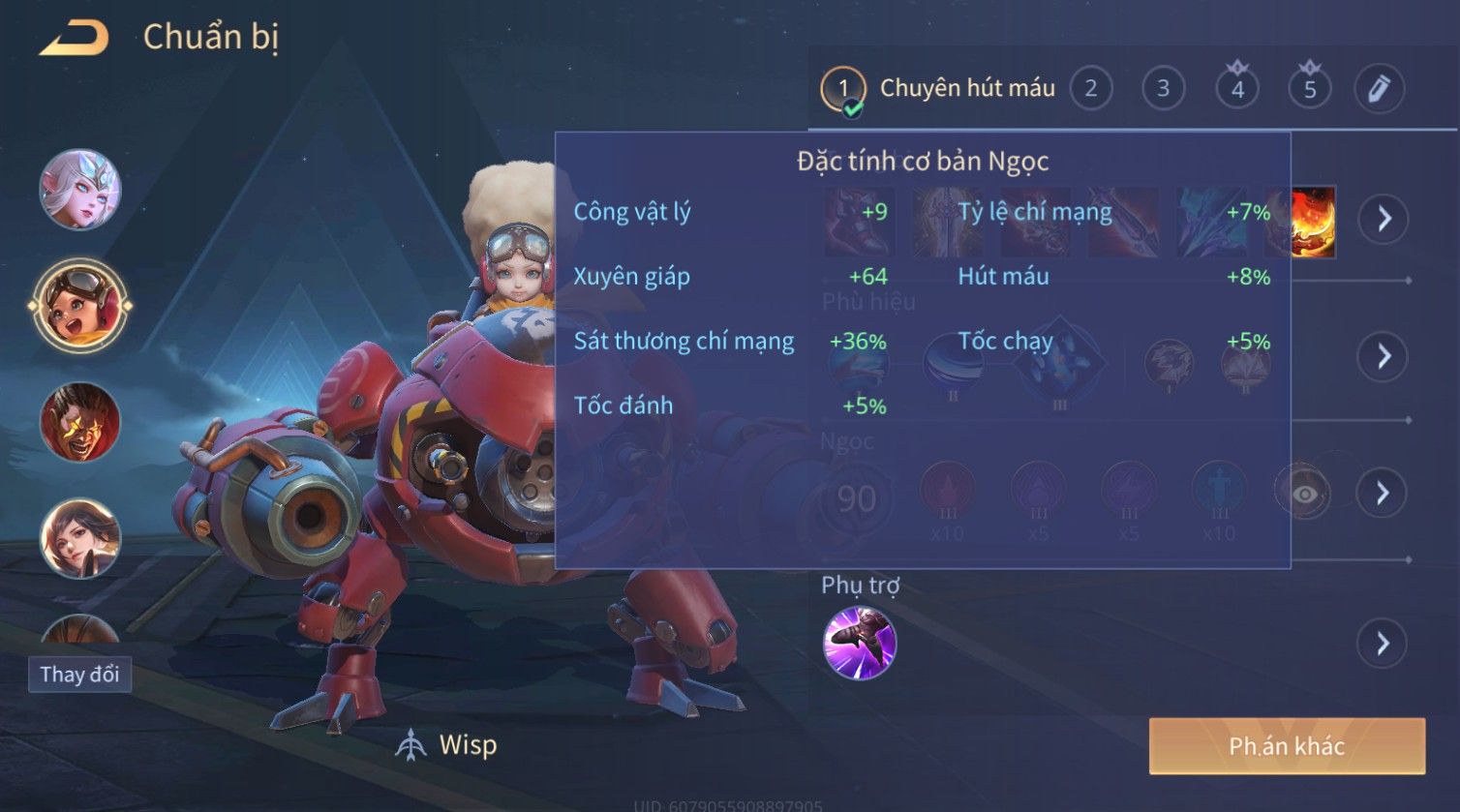Switch to build preset 3
Viewport: 1460px width, 812px height.
pos(1163,89)
